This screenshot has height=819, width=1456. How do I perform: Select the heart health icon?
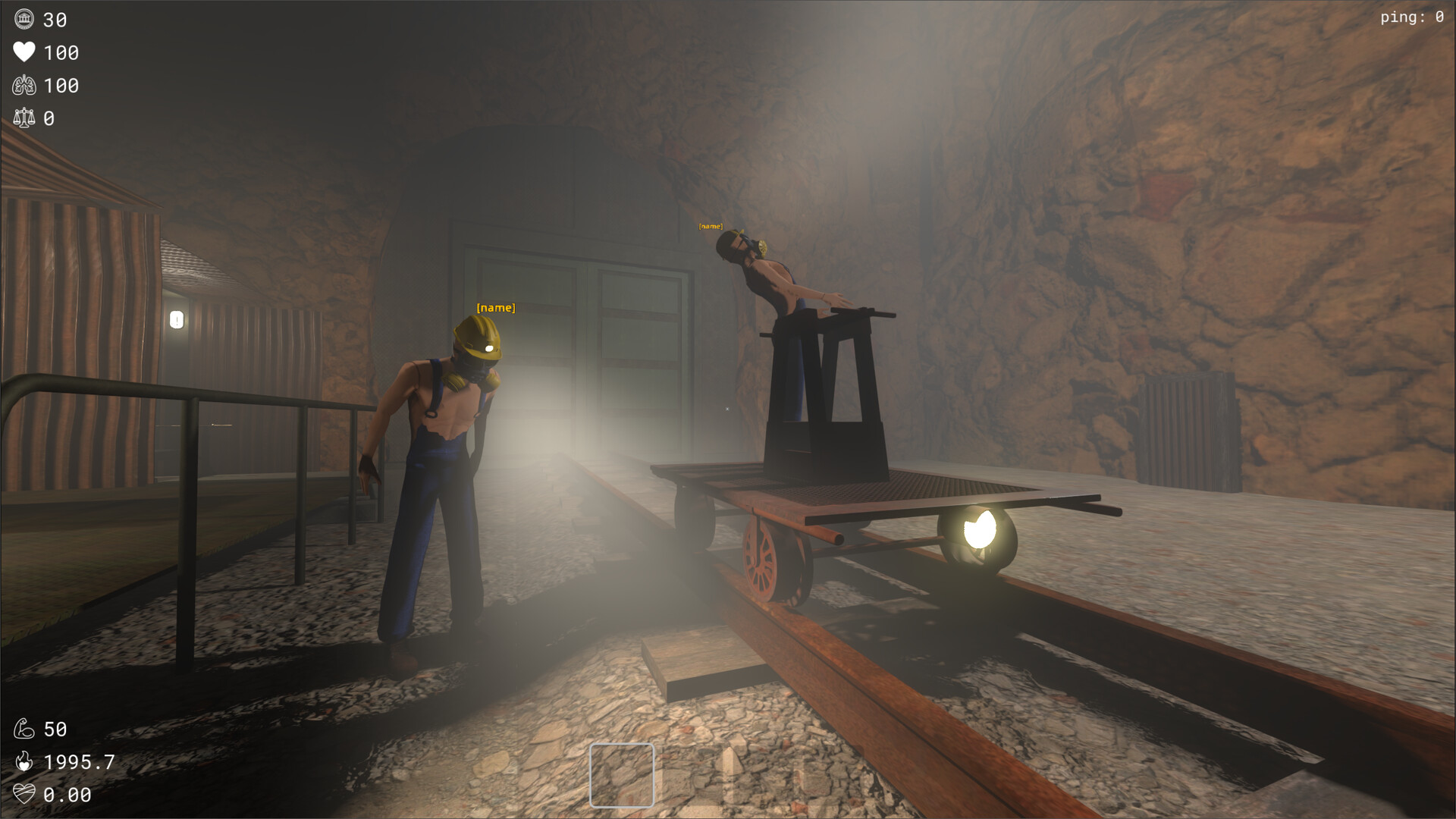click(25, 53)
